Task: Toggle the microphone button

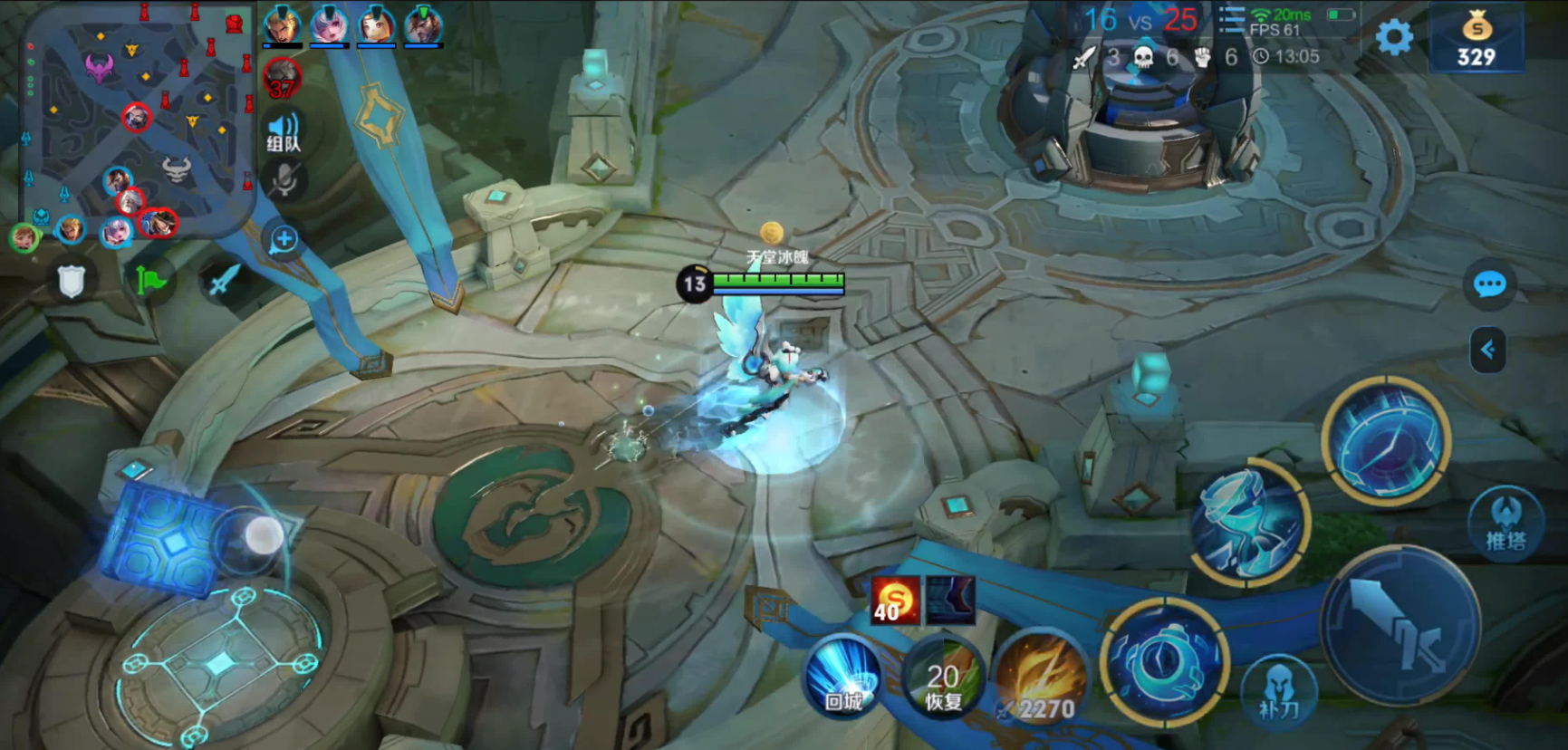Action: click(x=284, y=181)
